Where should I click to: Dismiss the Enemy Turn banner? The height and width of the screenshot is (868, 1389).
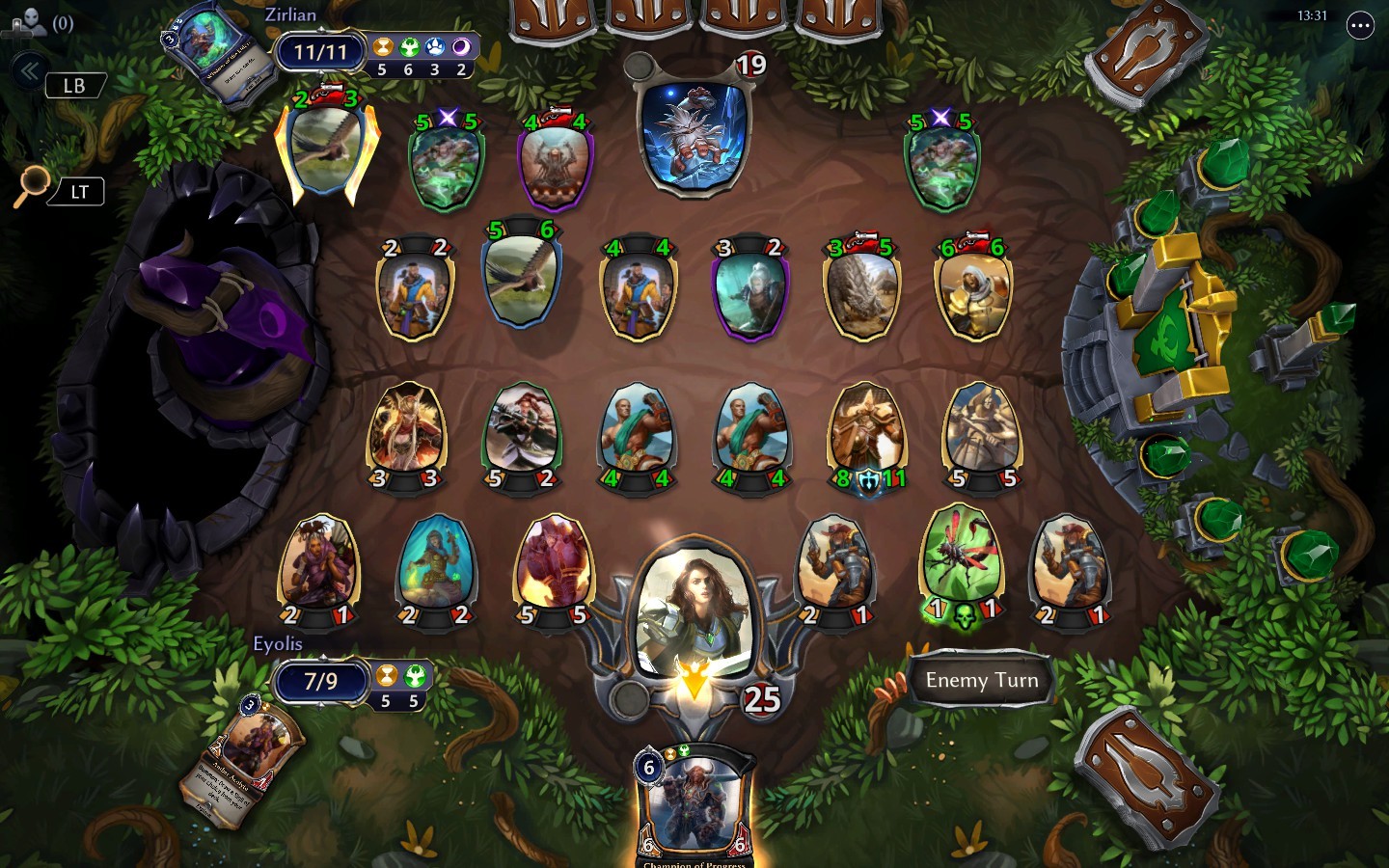coord(981,680)
